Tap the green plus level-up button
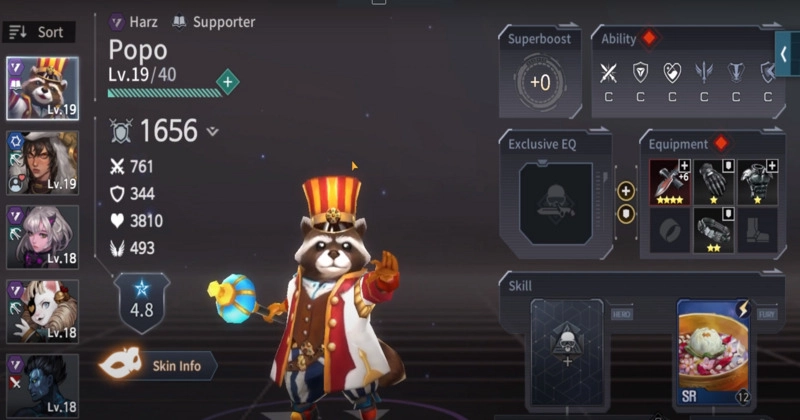Screen dimensions: 800x420 (228, 83)
